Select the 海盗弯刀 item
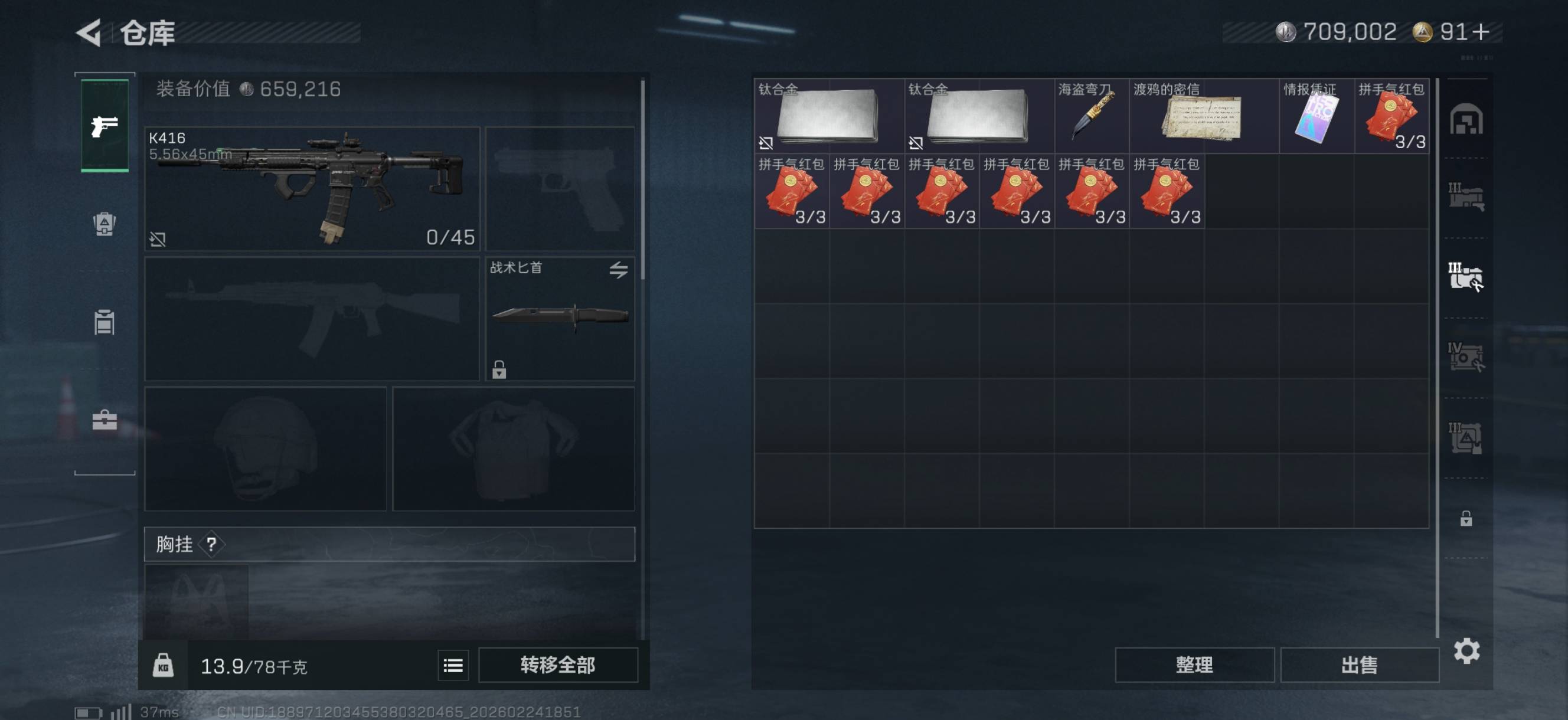This screenshot has height=720, width=1568. coord(1092,116)
